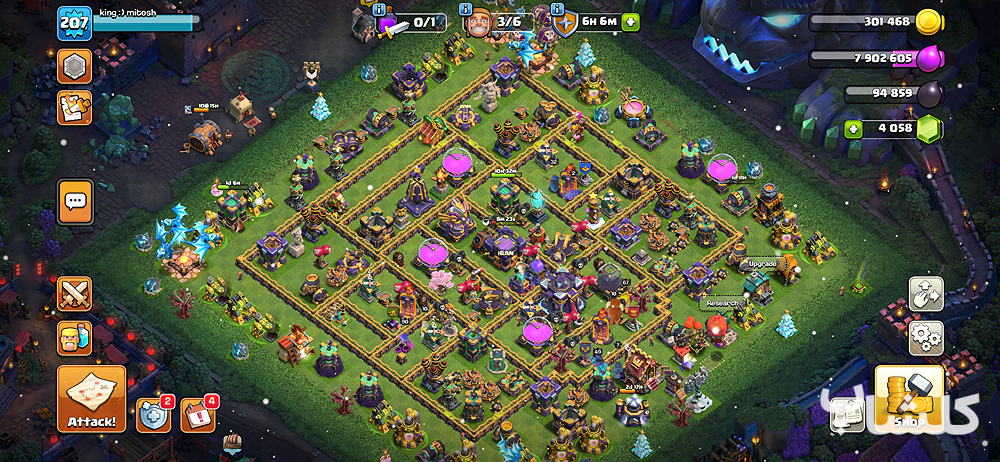The image size is (1000, 462).
Task: Click the level 207 experience badge
Action: 75,22
